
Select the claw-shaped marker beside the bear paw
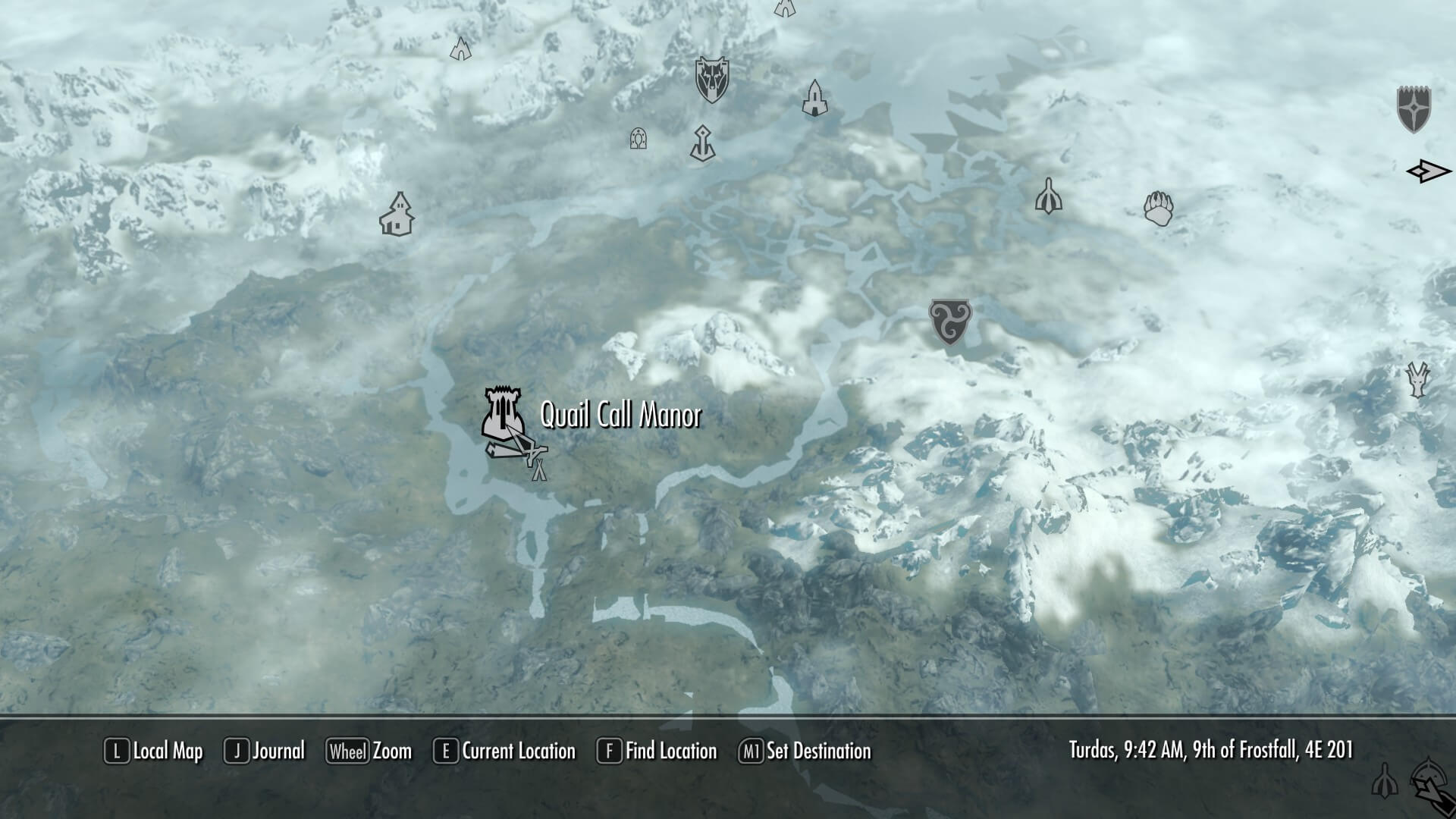(x=1048, y=196)
